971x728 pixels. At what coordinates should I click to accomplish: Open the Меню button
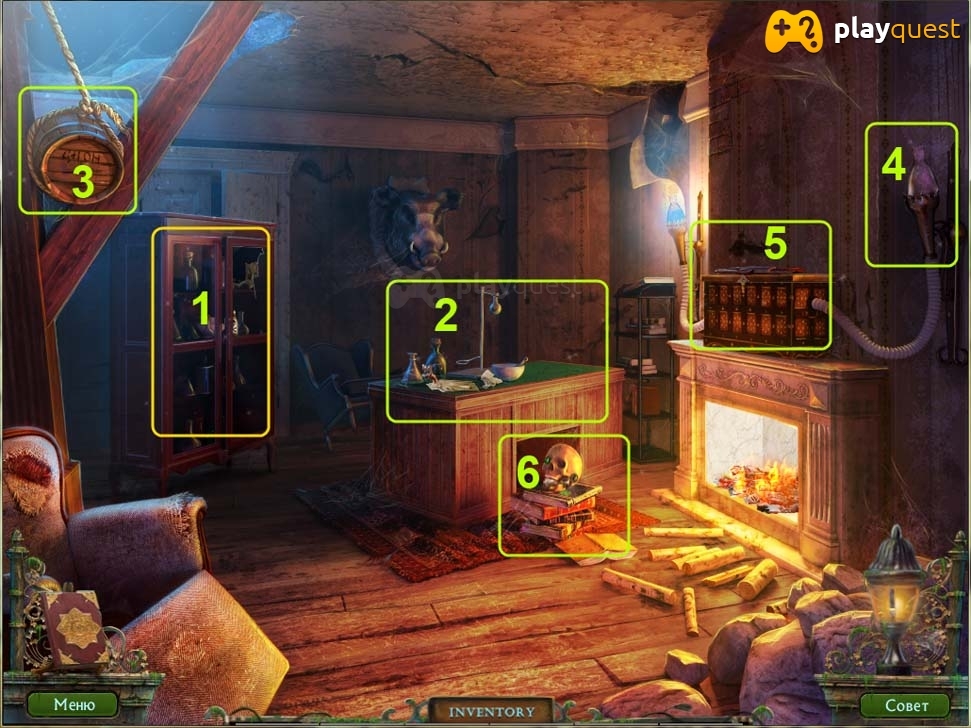(x=73, y=704)
